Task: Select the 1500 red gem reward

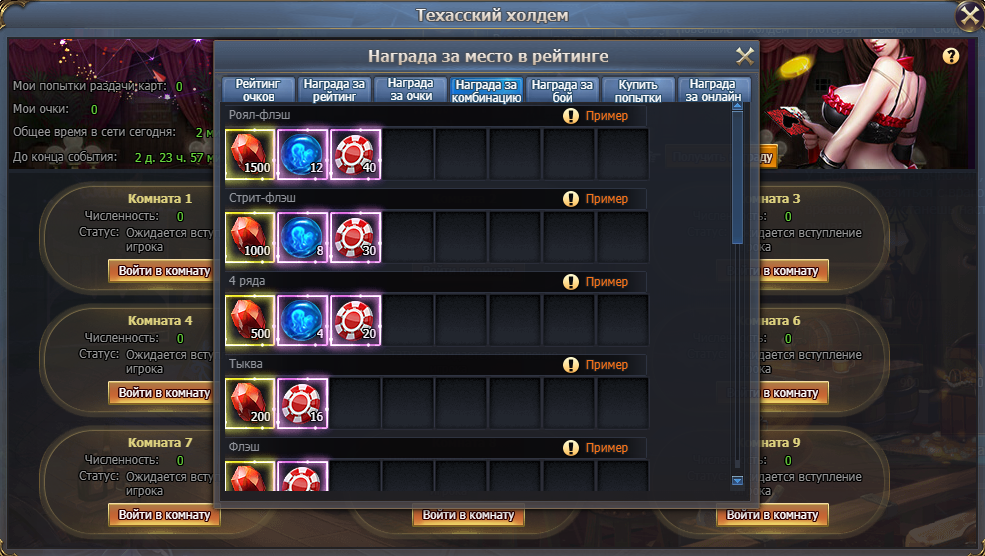Action: tap(250, 153)
